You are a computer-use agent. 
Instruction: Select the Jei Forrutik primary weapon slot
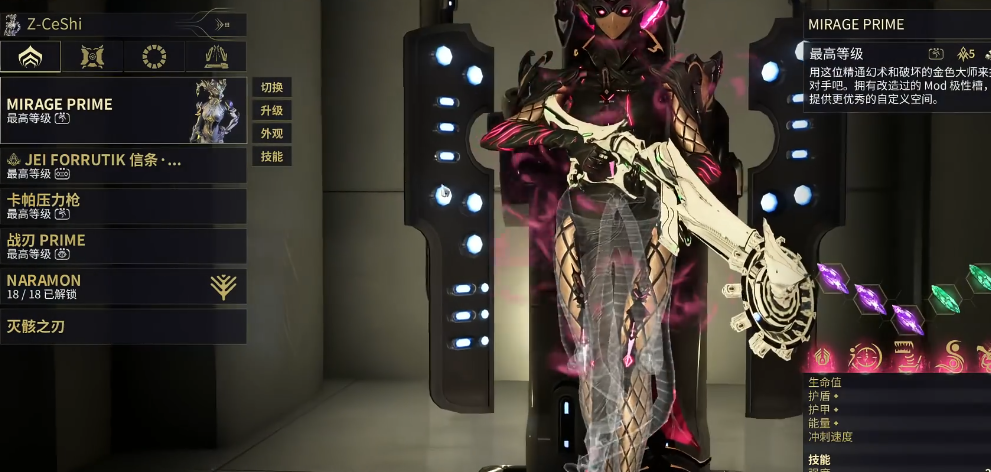[123, 165]
